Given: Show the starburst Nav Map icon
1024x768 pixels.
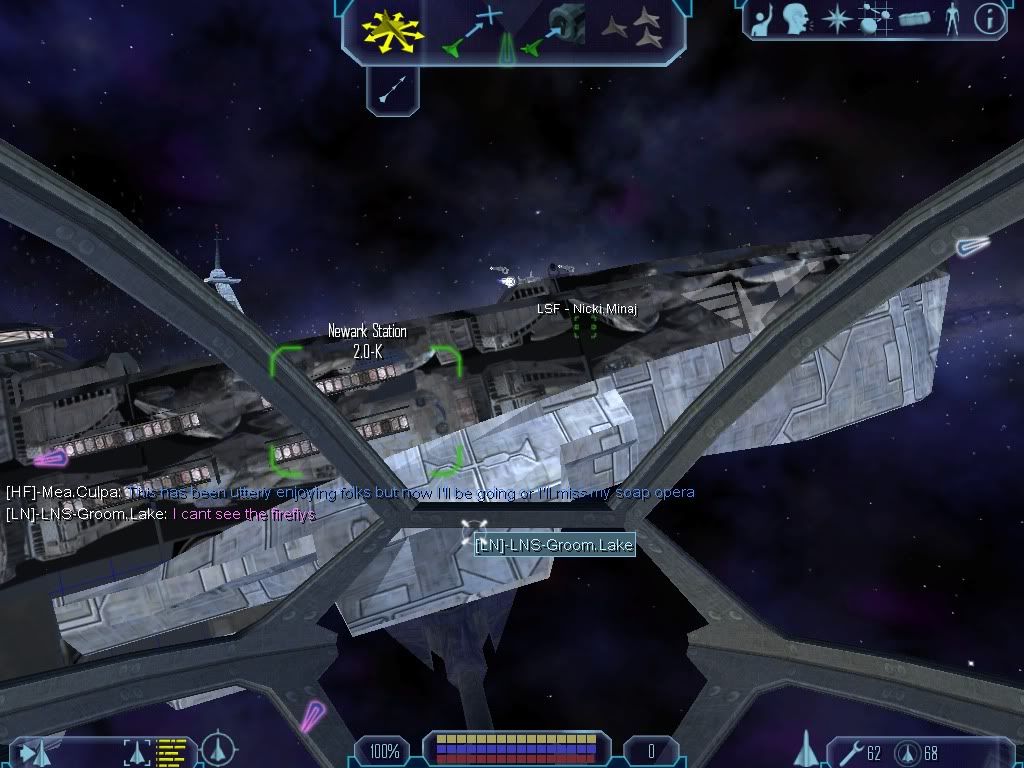Looking at the screenshot, I should click(835, 19).
